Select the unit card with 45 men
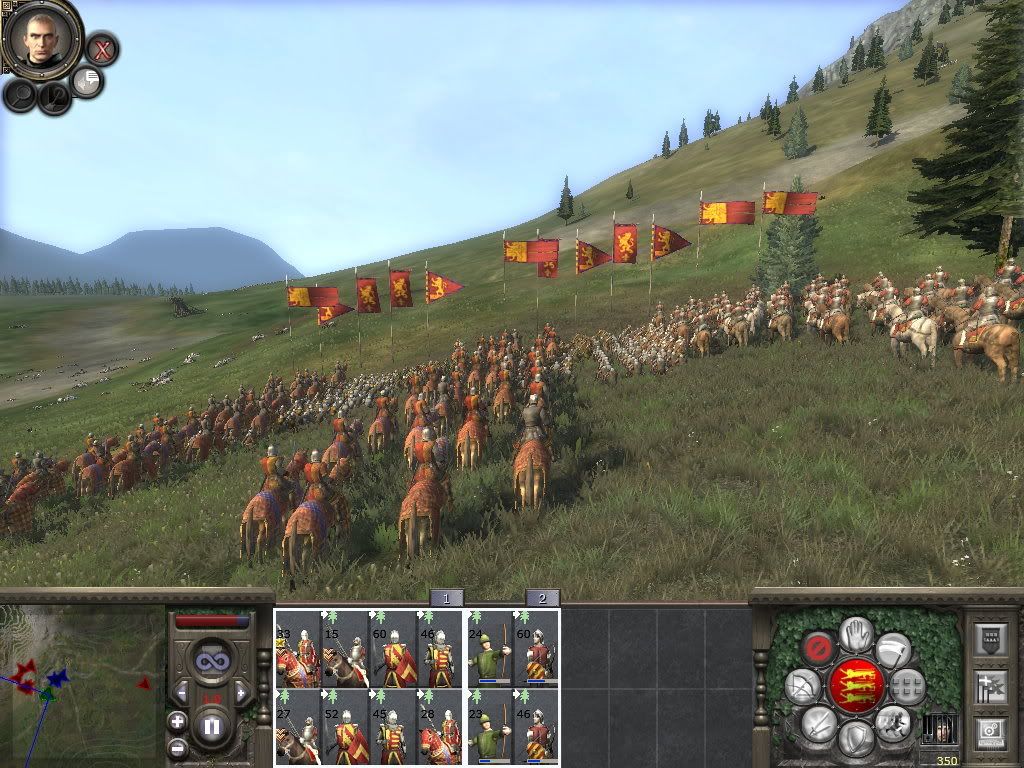The image size is (1024, 768). point(393,726)
